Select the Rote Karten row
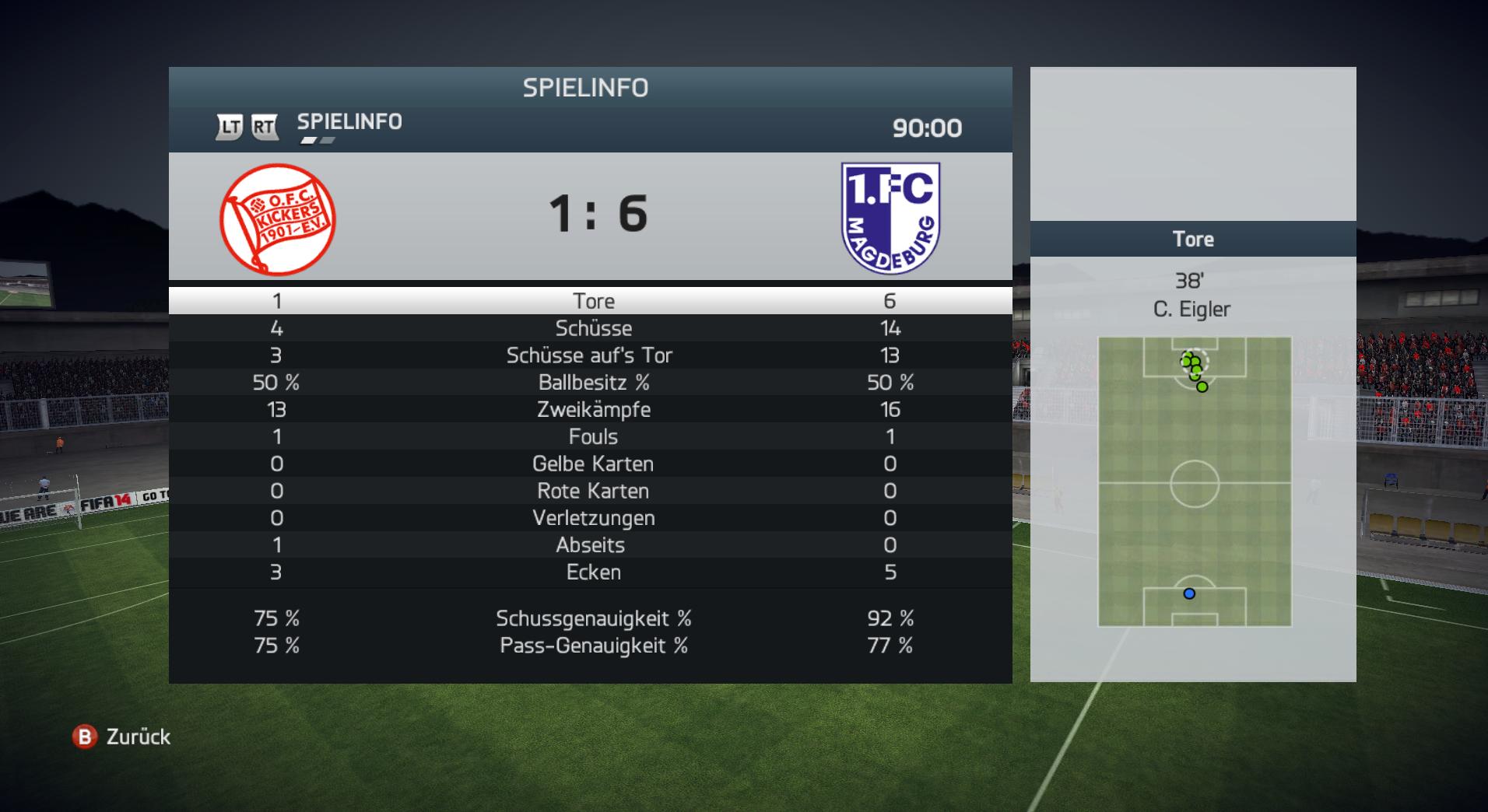 click(591, 492)
